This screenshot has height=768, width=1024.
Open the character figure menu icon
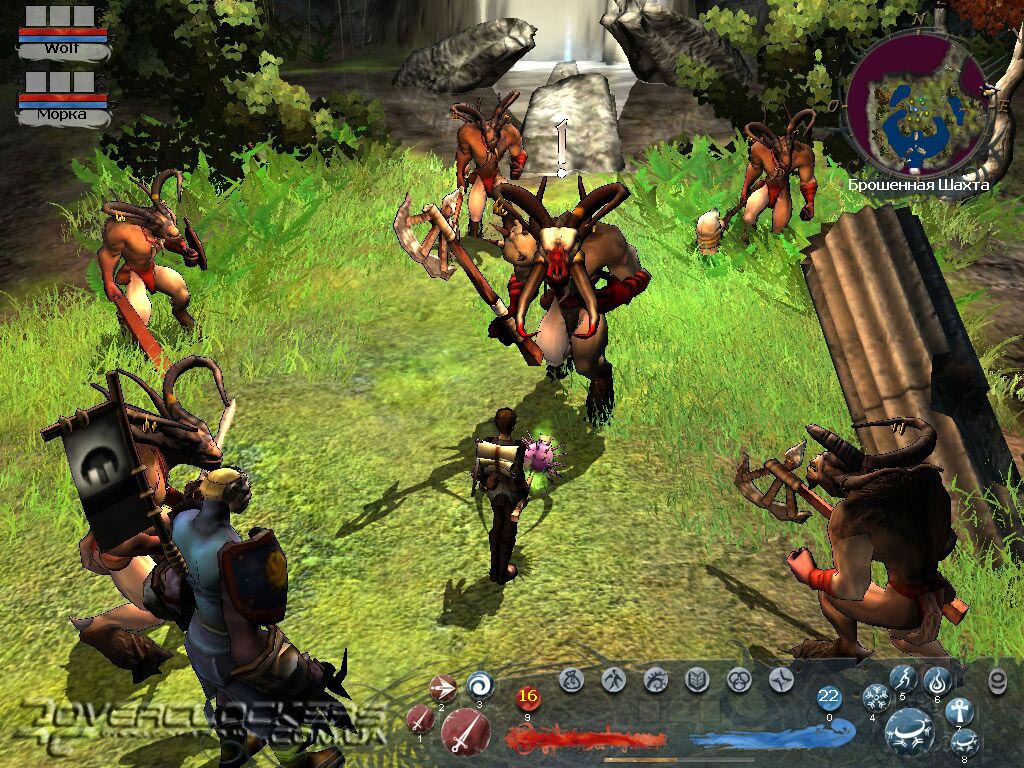point(612,680)
